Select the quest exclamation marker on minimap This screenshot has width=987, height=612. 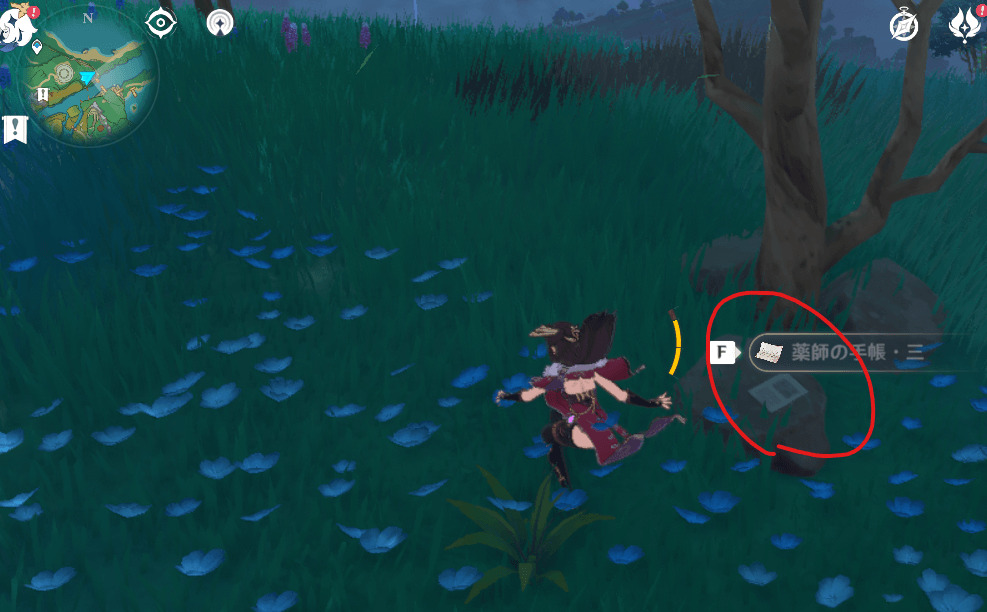click(x=44, y=94)
